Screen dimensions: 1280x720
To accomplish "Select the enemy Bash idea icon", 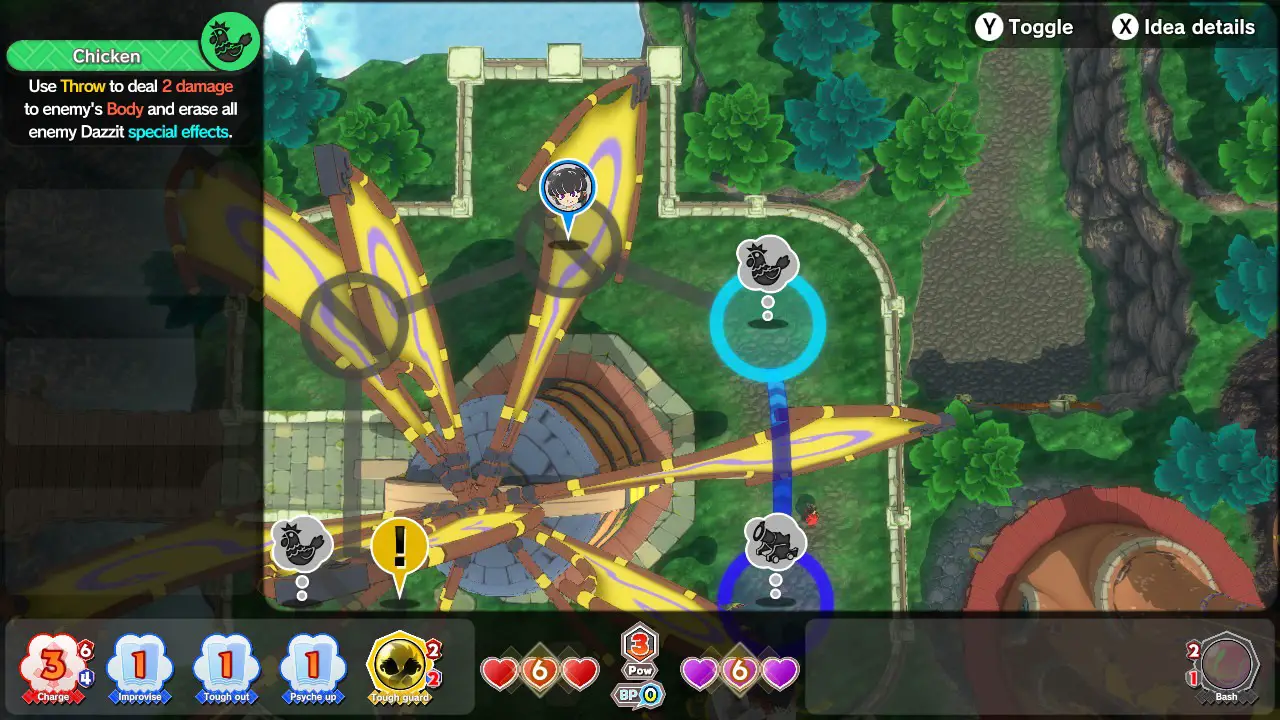I will coord(1226,664).
